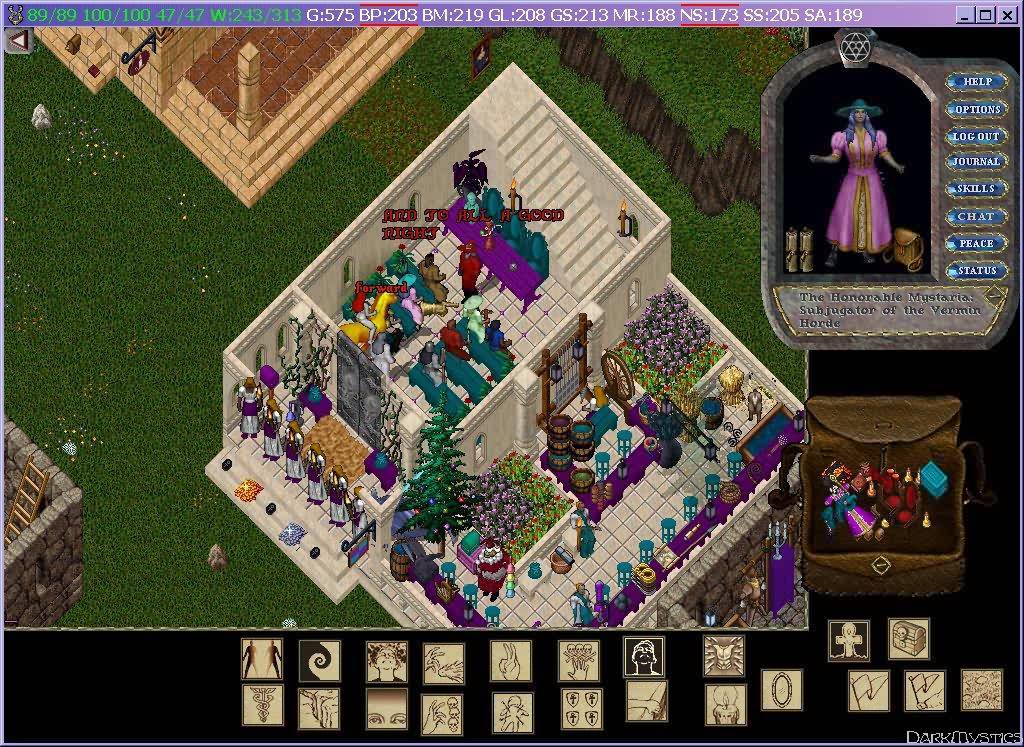1024x747 pixels.
Task: Cast the caduceus staff spell icon
Action: 262,705
